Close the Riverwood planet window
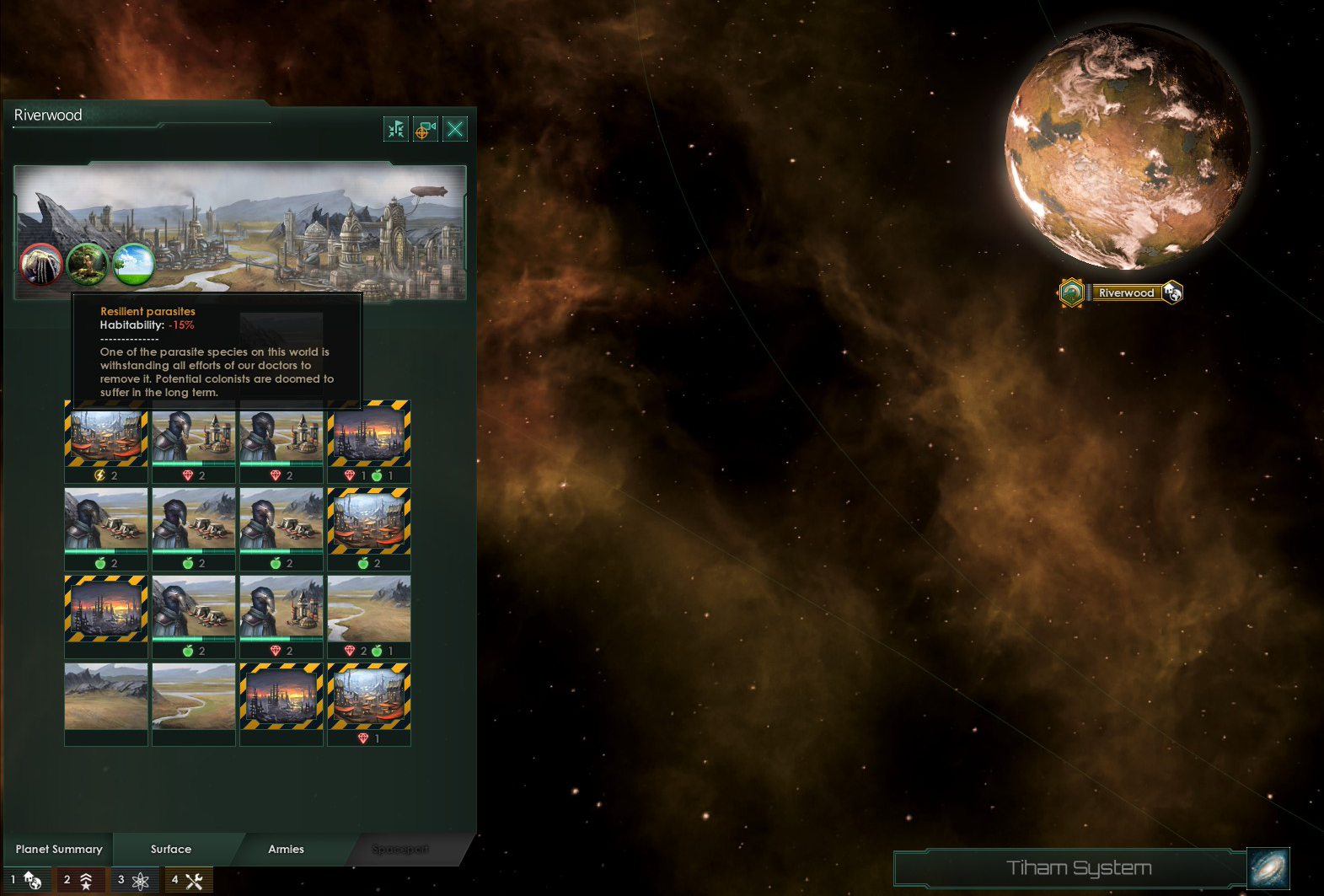The width and height of the screenshot is (1324, 896). click(455, 129)
